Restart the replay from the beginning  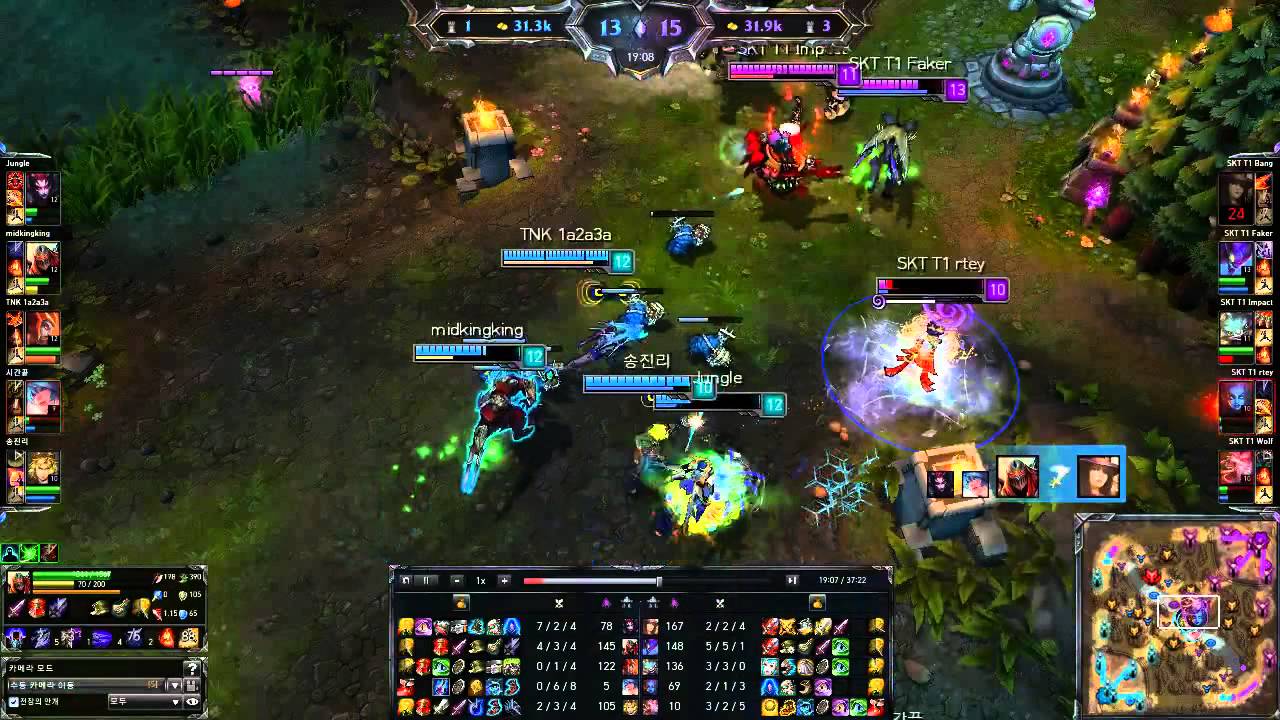[x=406, y=580]
